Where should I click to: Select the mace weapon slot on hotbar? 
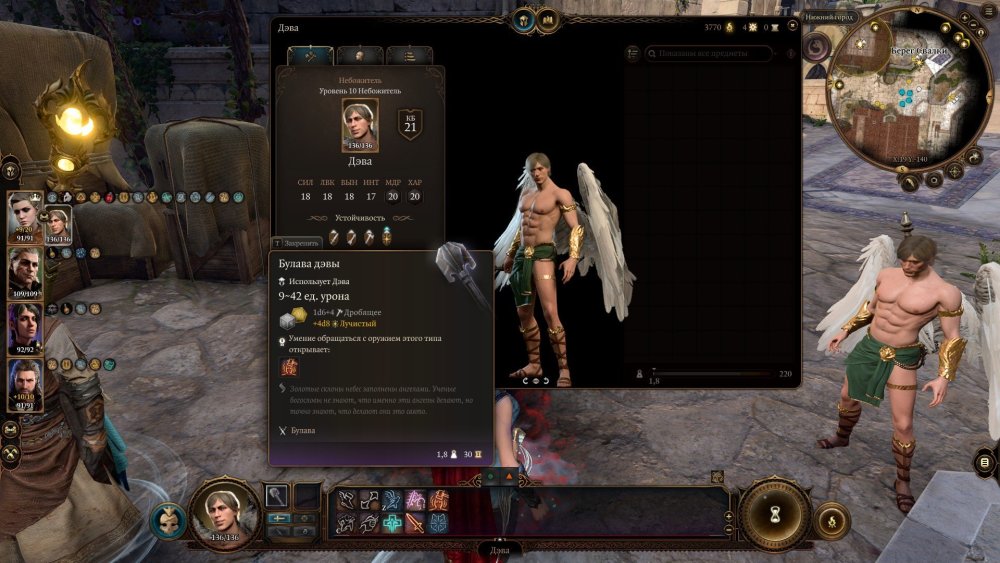[278, 495]
